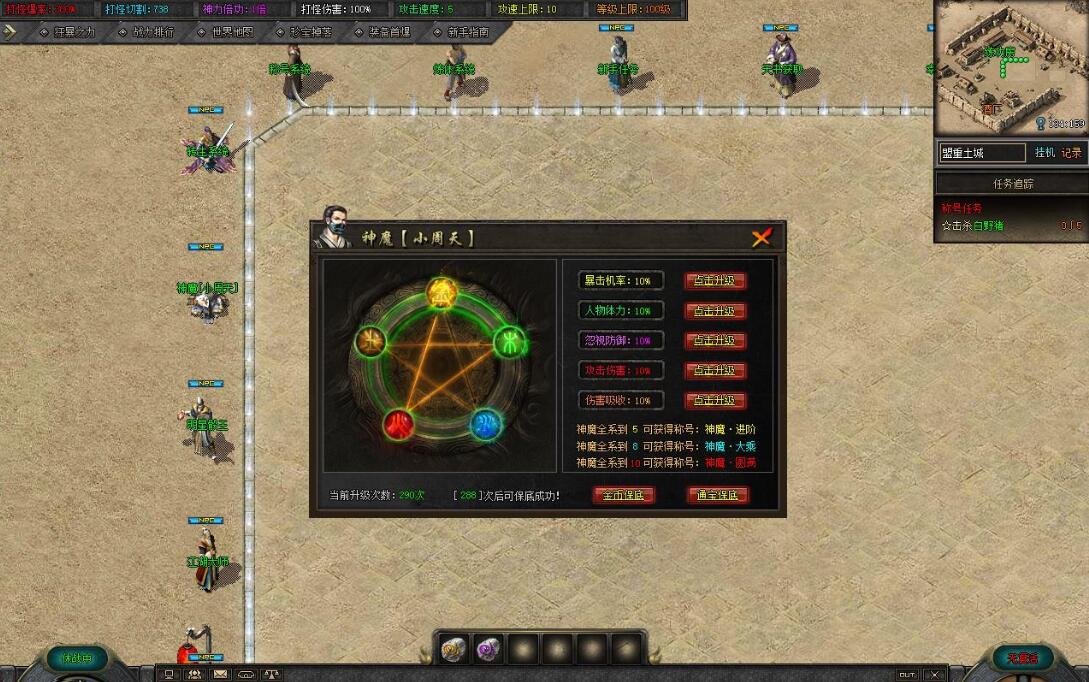Upgrade 伤害吸收 with its 点击升级 button

(x=715, y=401)
